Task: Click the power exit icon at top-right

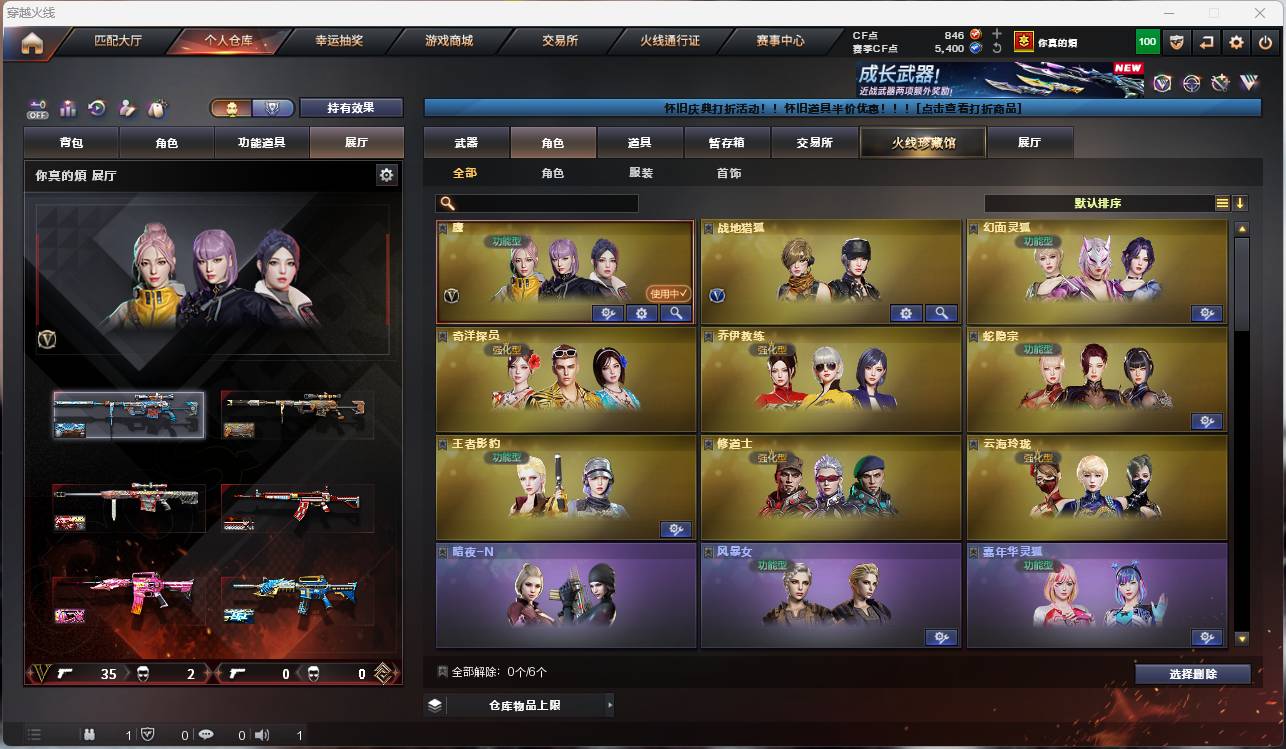Action: tap(1266, 42)
